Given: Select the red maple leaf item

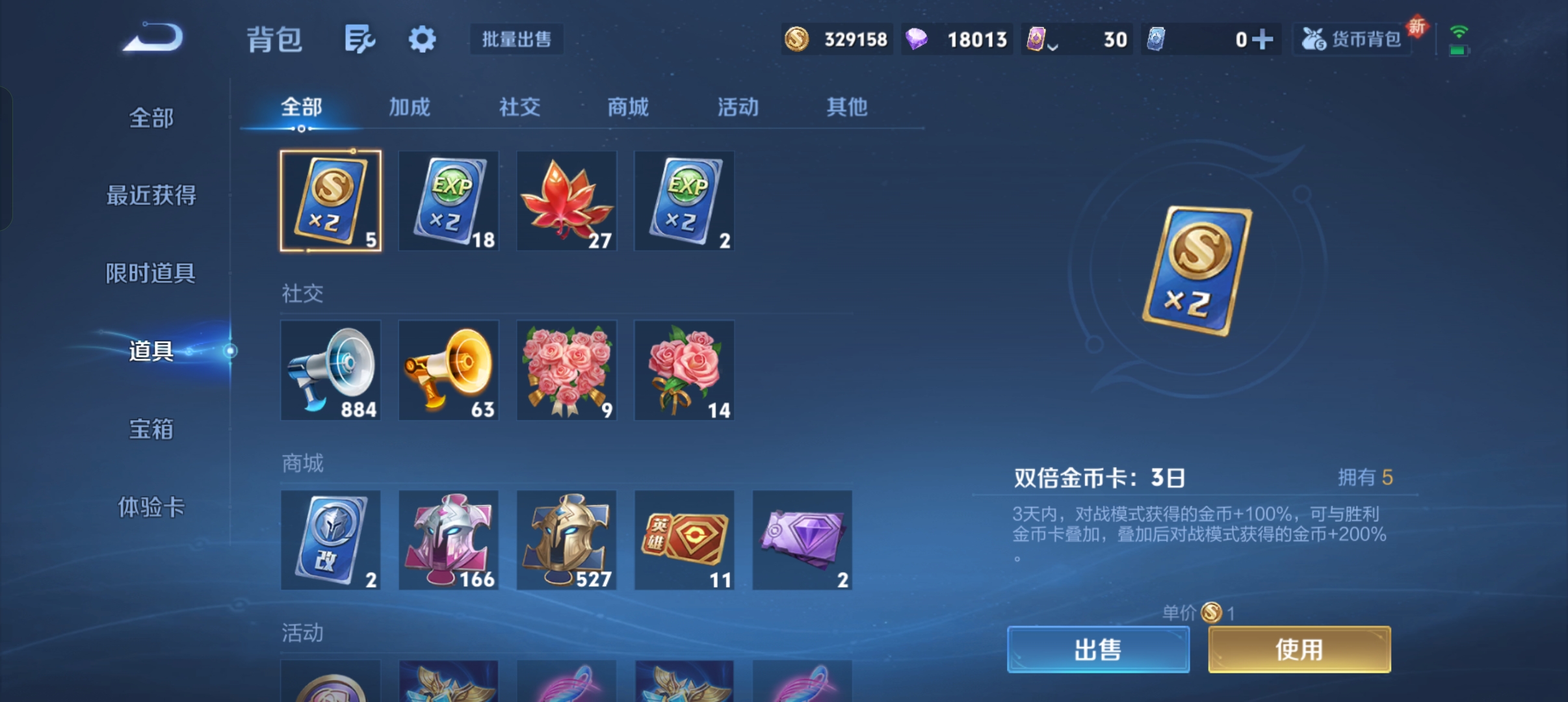Looking at the screenshot, I should pos(566,201).
